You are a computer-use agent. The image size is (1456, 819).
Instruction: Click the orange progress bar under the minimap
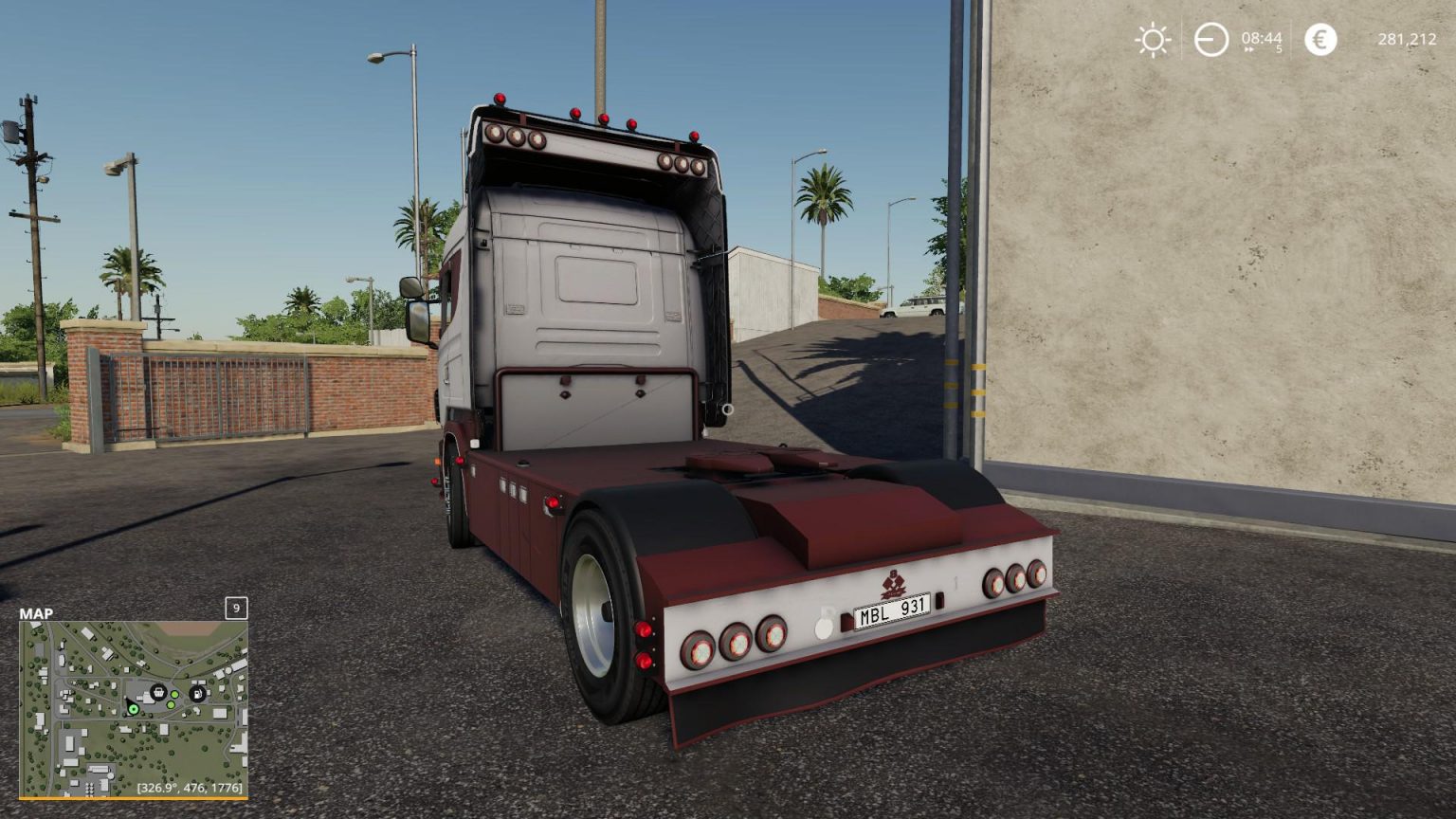tap(136, 796)
